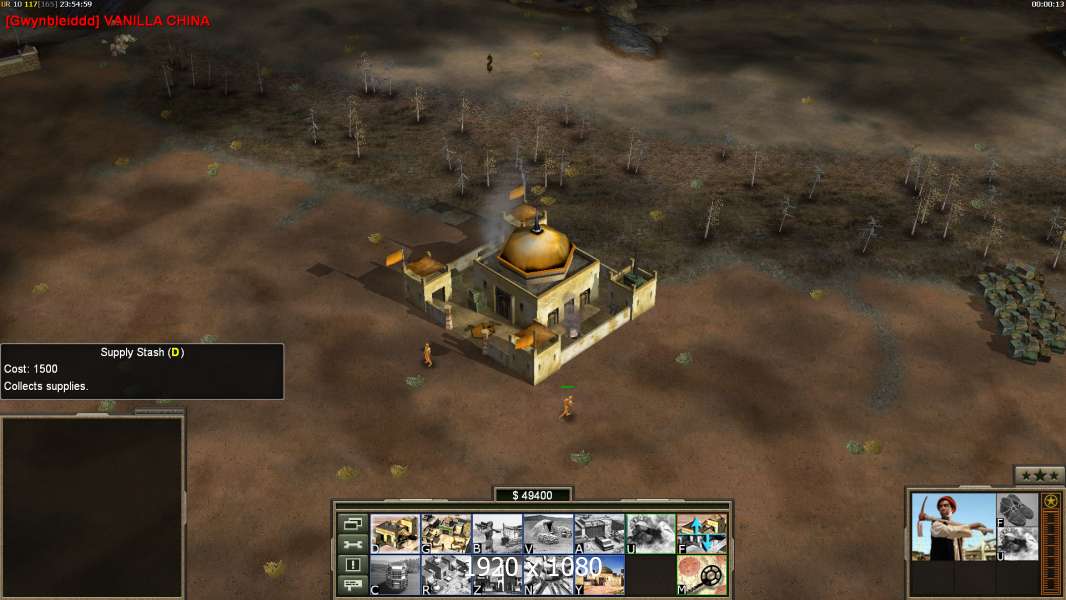Activate the mine detector command marked M

click(702, 575)
